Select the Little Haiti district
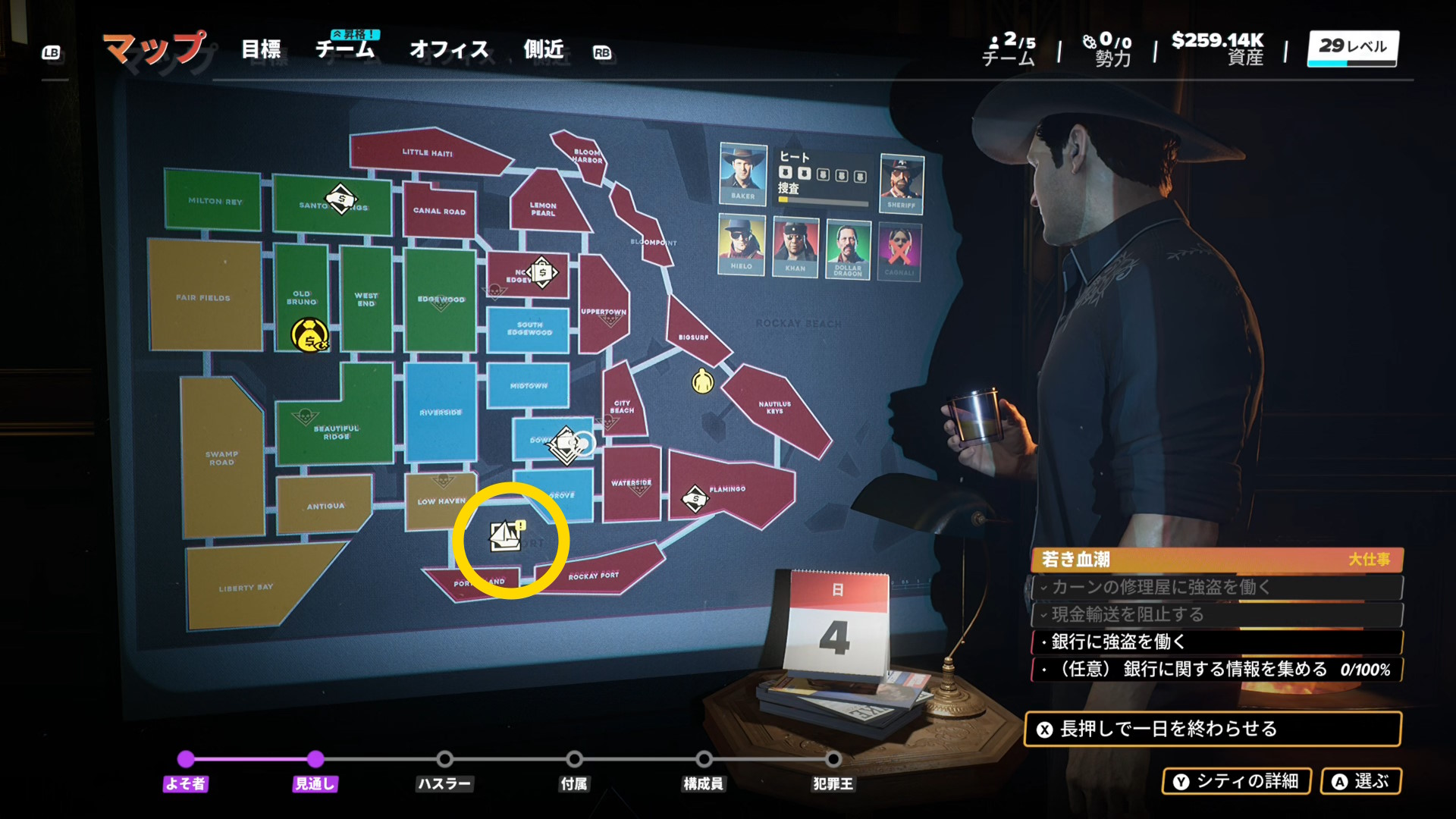Screen dimensions: 1456x819 click(x=427, y=152)
